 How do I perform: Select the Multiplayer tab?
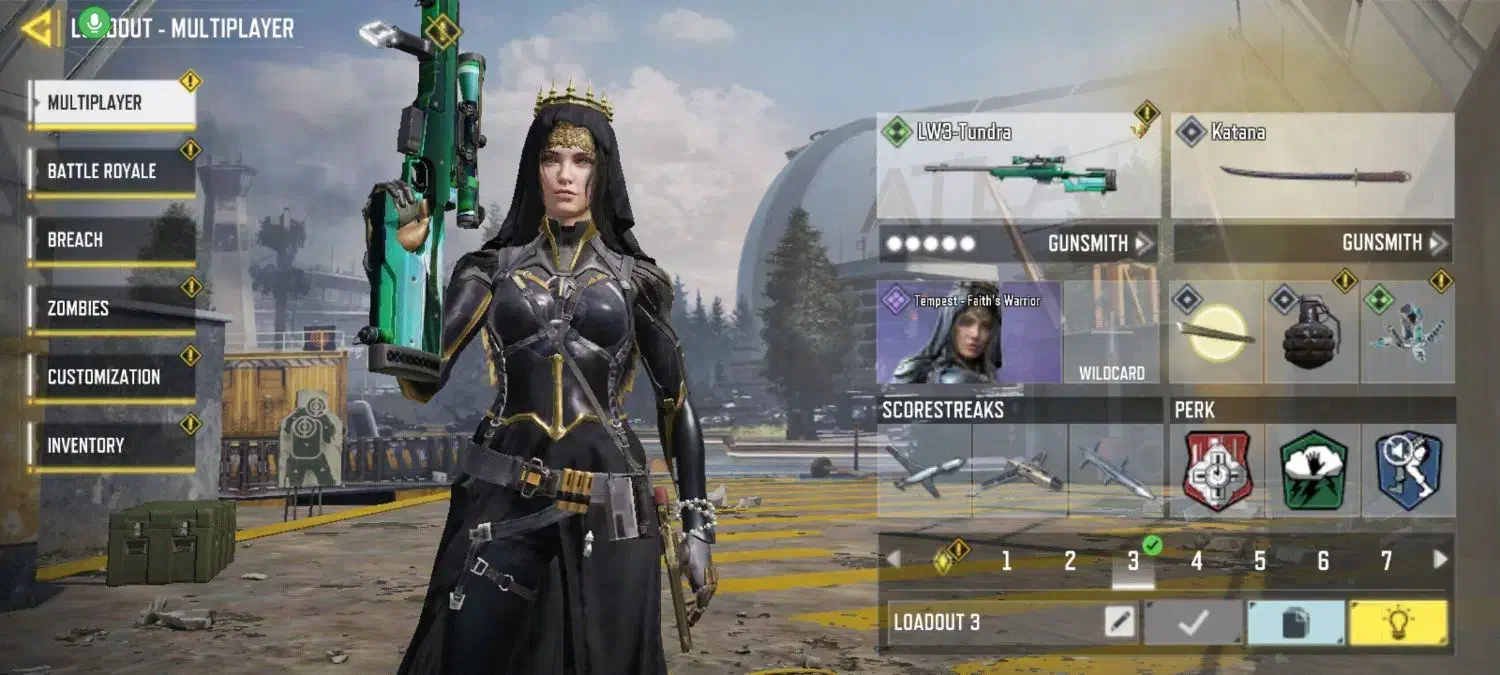112,103
